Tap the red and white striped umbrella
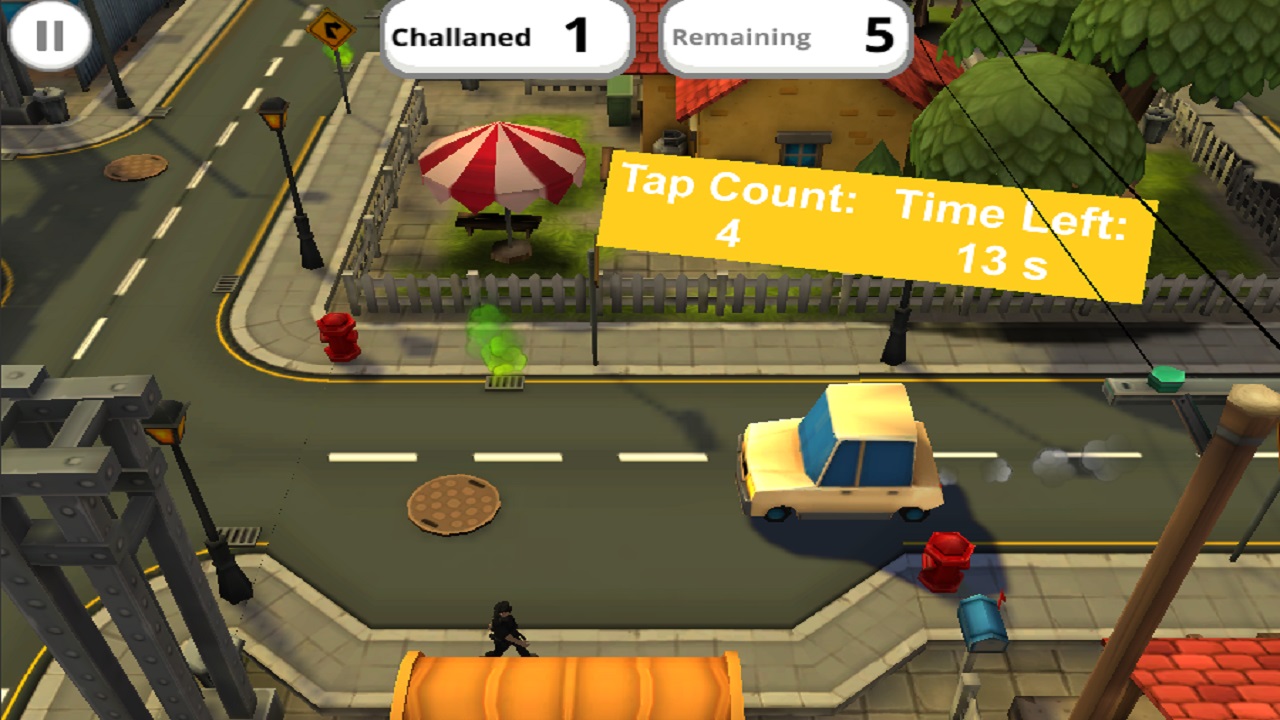Image resolution: width=1280 pixels, height=720 pixels. (500, 165)
